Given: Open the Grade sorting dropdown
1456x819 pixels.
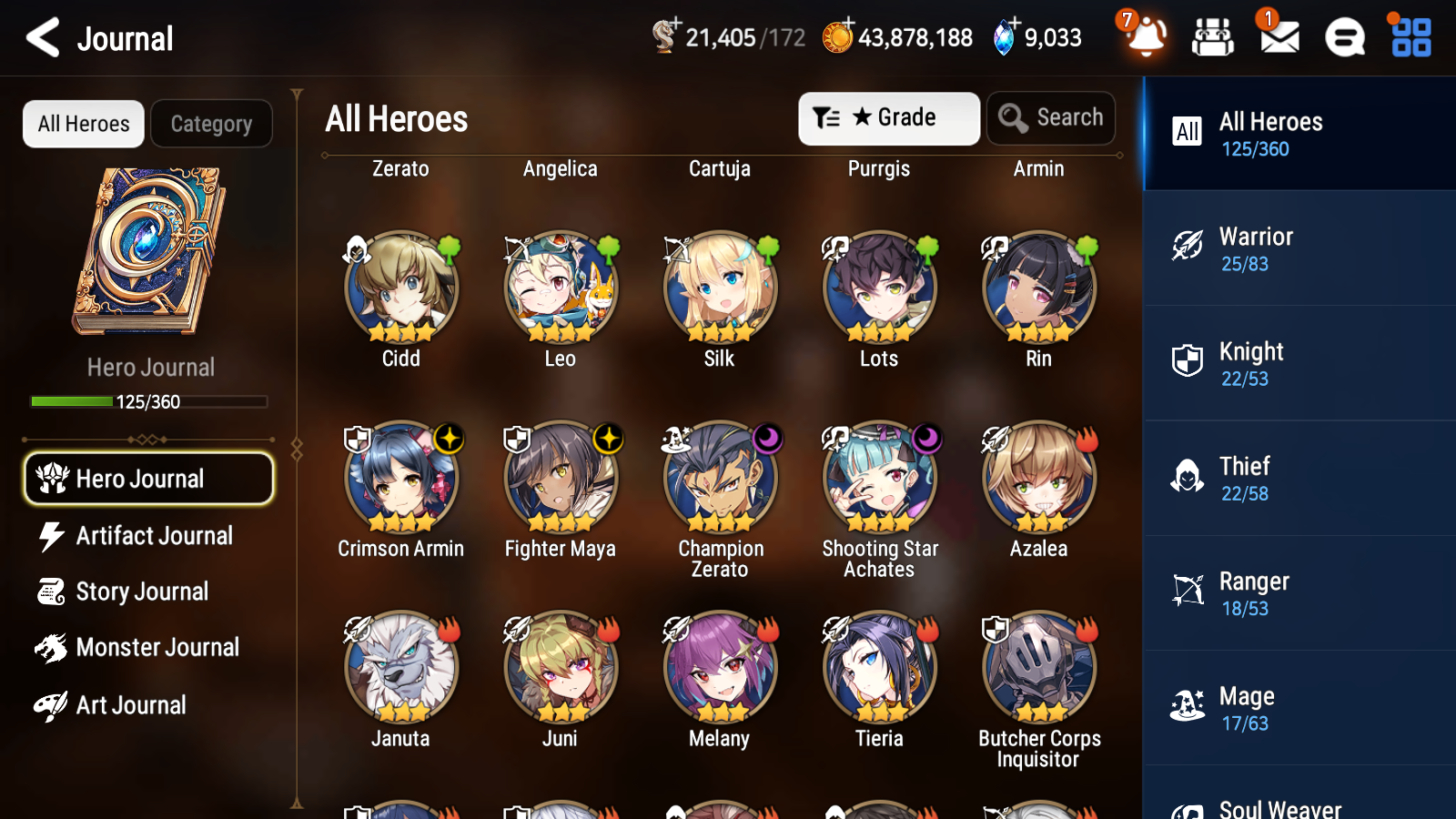Looking at the screenshot, I should (x=888, y=117).
